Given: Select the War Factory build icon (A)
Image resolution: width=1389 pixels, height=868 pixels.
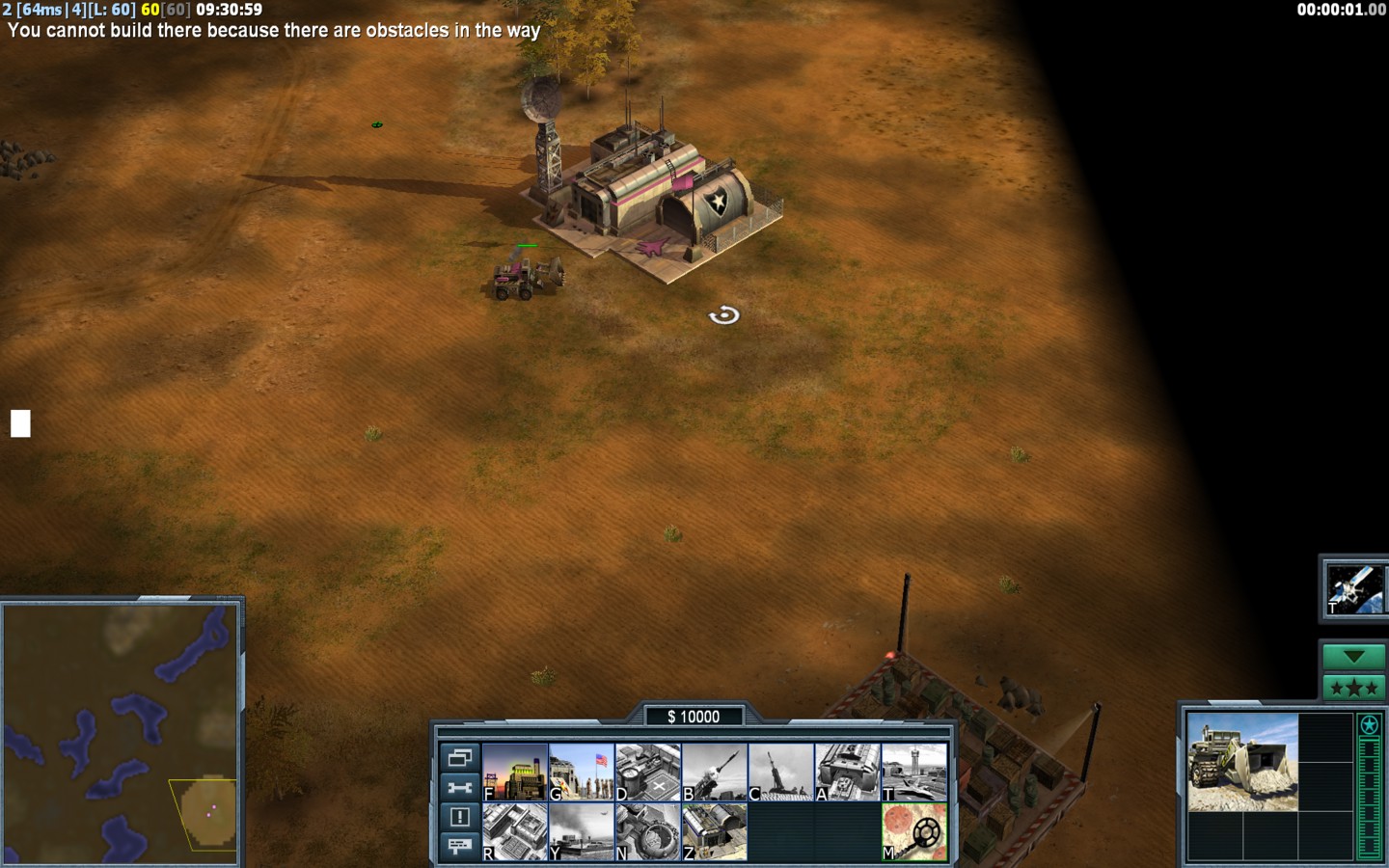Looking at the screenshot, I should click(x=848, y=772).
